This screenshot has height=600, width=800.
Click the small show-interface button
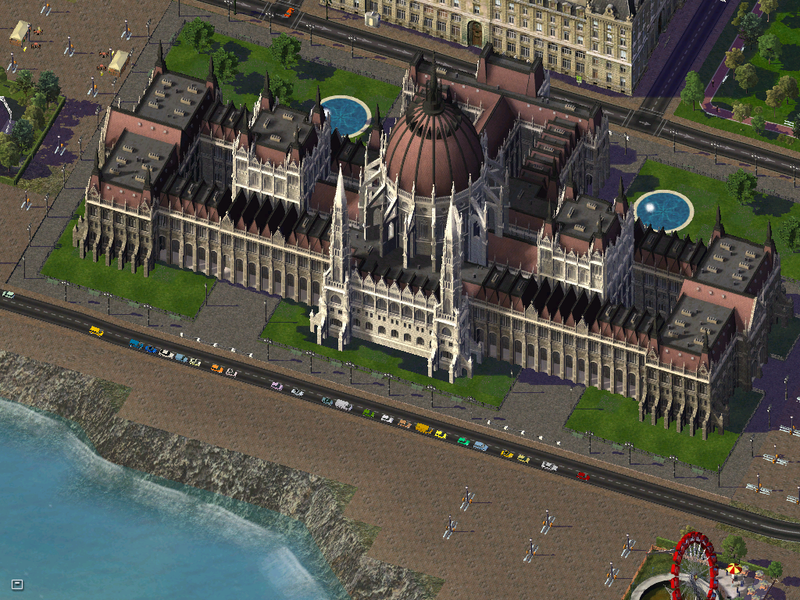[x=17, y=583]
